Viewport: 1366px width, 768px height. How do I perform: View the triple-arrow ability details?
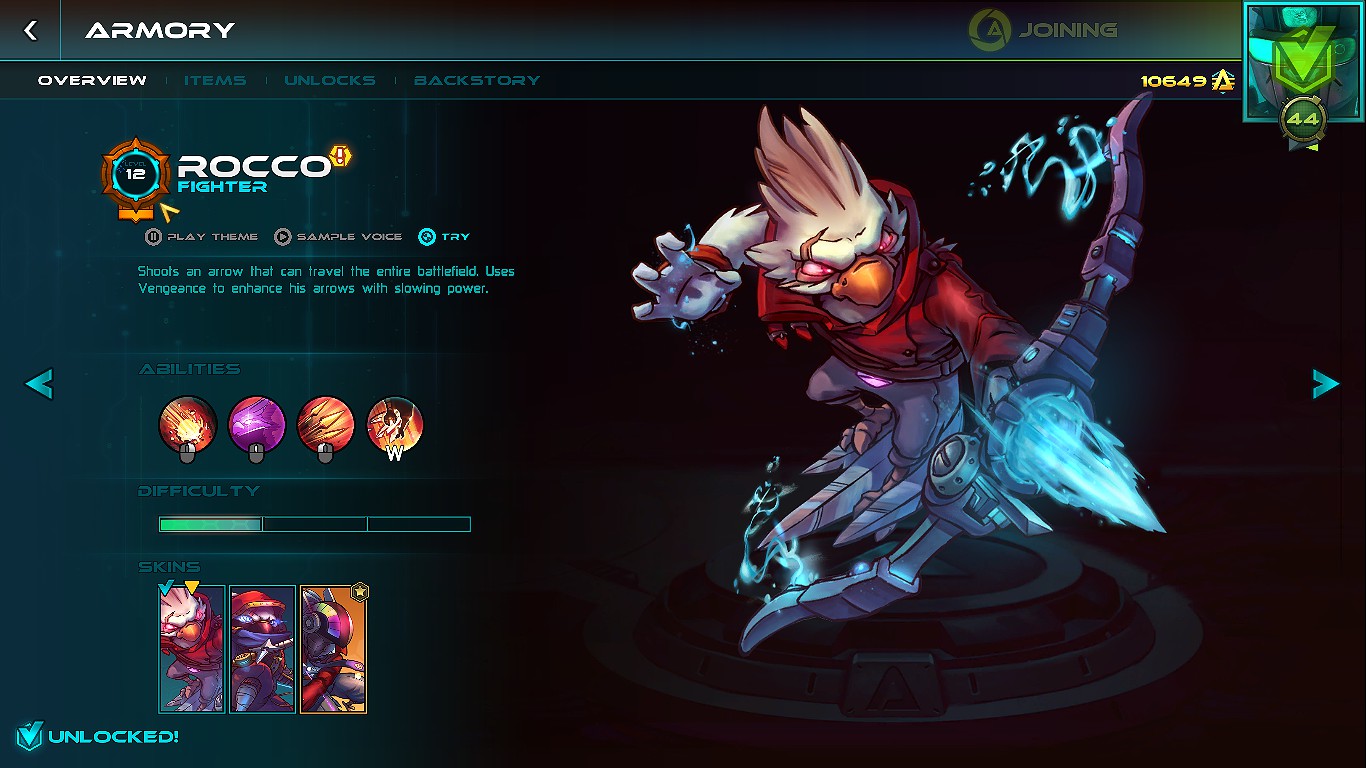(326, 424)
